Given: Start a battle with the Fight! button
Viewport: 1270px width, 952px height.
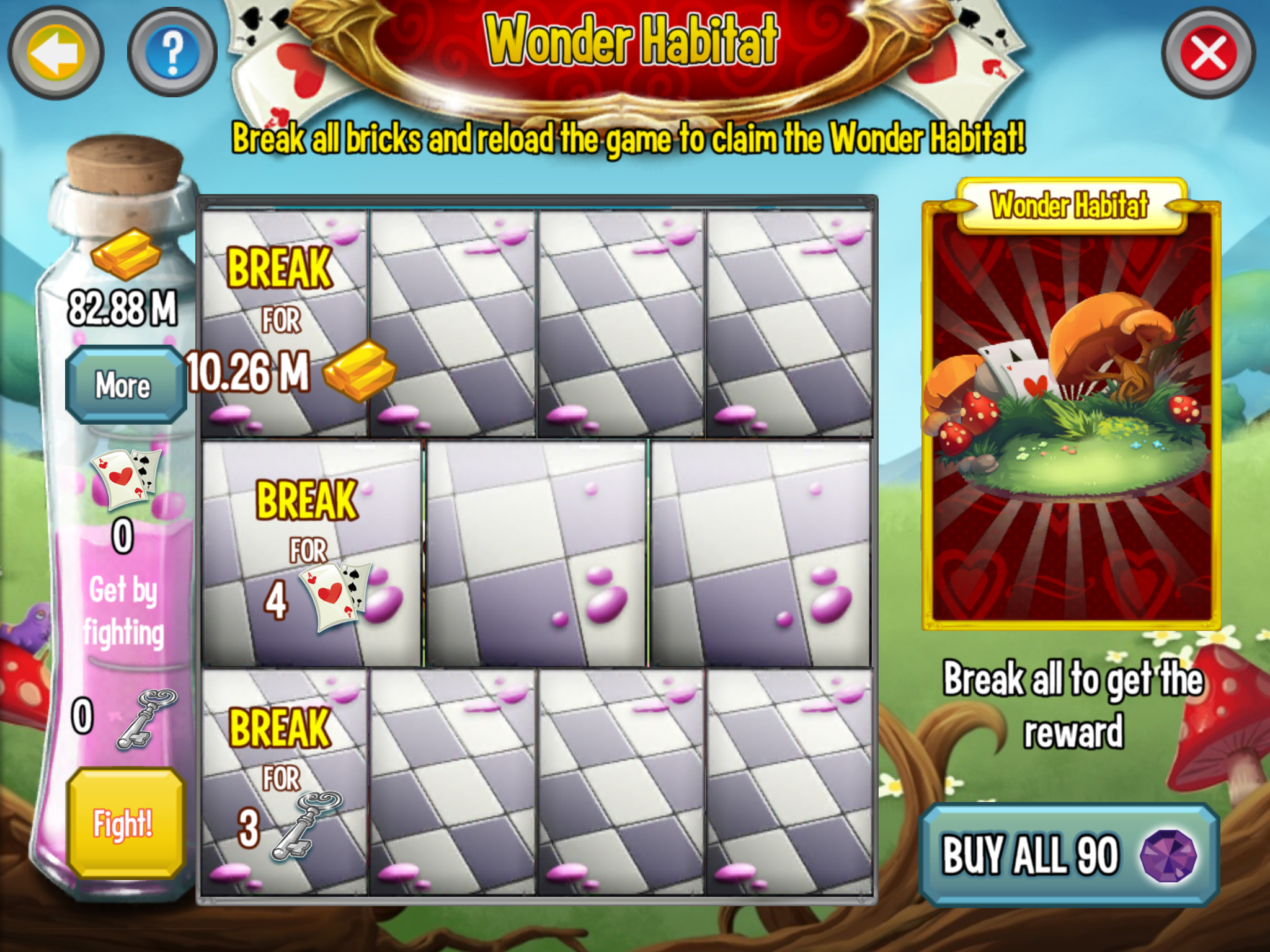Looking at the screenshot, I should pos(125,823).
